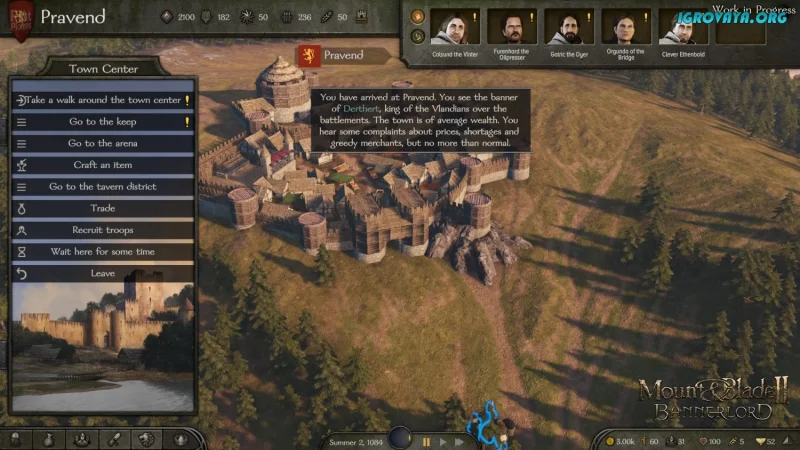800x450 pixels.
Task: Click the play time button
Action: (x=443, y=441)
